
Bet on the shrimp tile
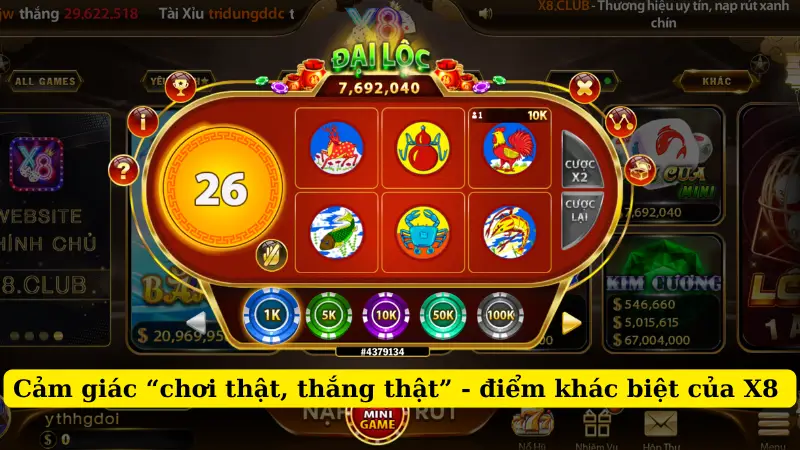509,231
